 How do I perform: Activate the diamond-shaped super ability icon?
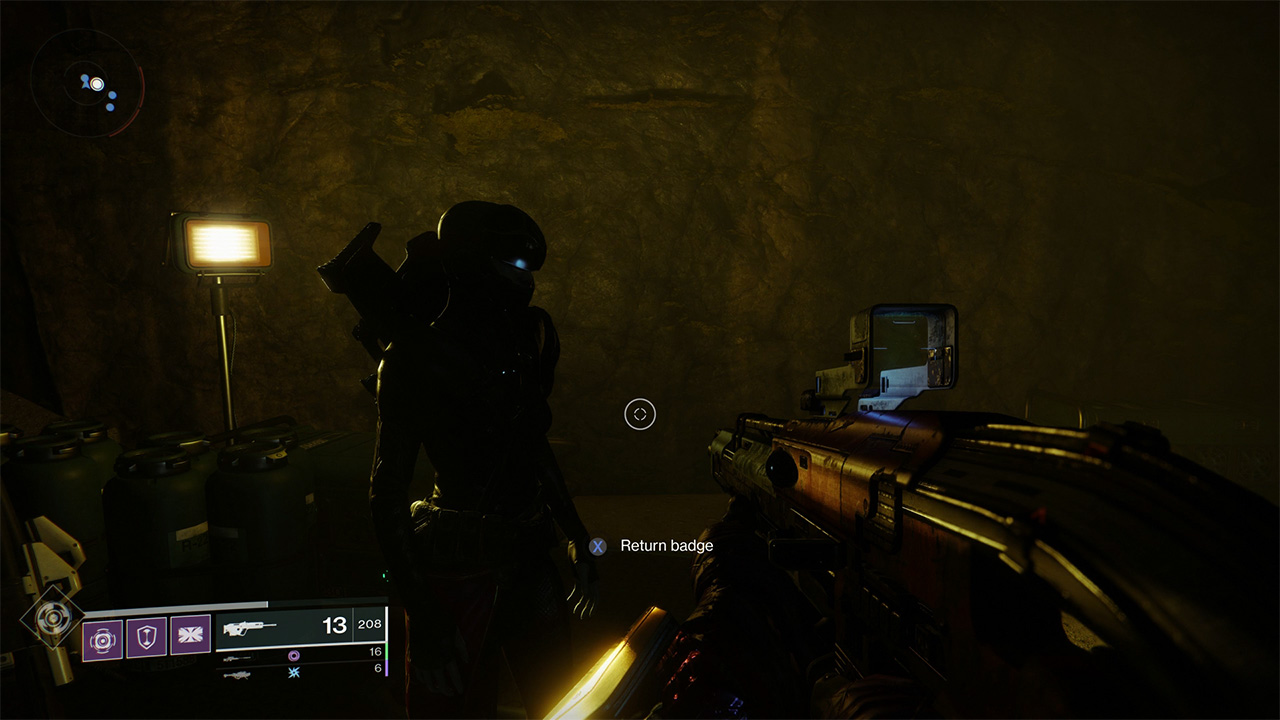[x=48, y=617]
